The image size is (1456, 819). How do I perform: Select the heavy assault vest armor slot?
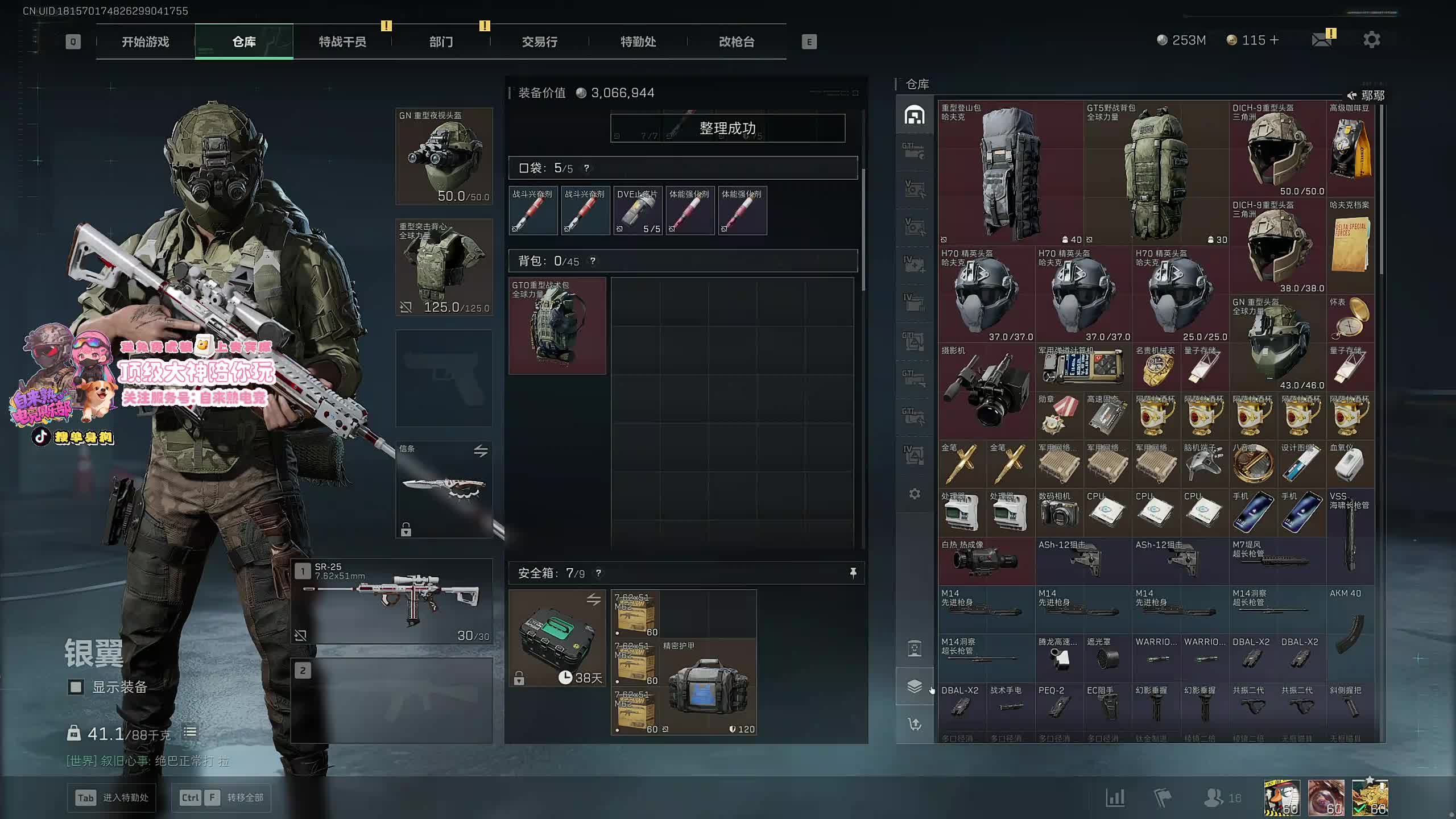click(444, 267)
